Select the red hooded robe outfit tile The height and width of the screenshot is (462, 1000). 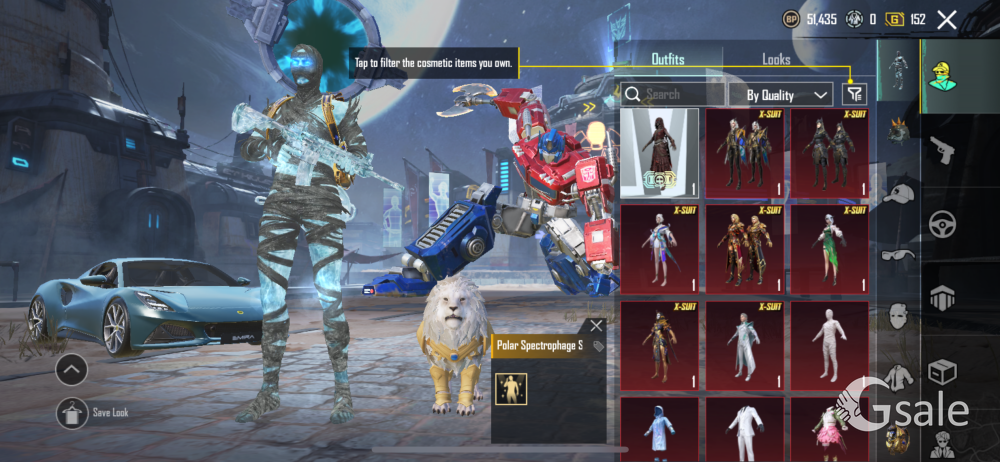(659, 153)
